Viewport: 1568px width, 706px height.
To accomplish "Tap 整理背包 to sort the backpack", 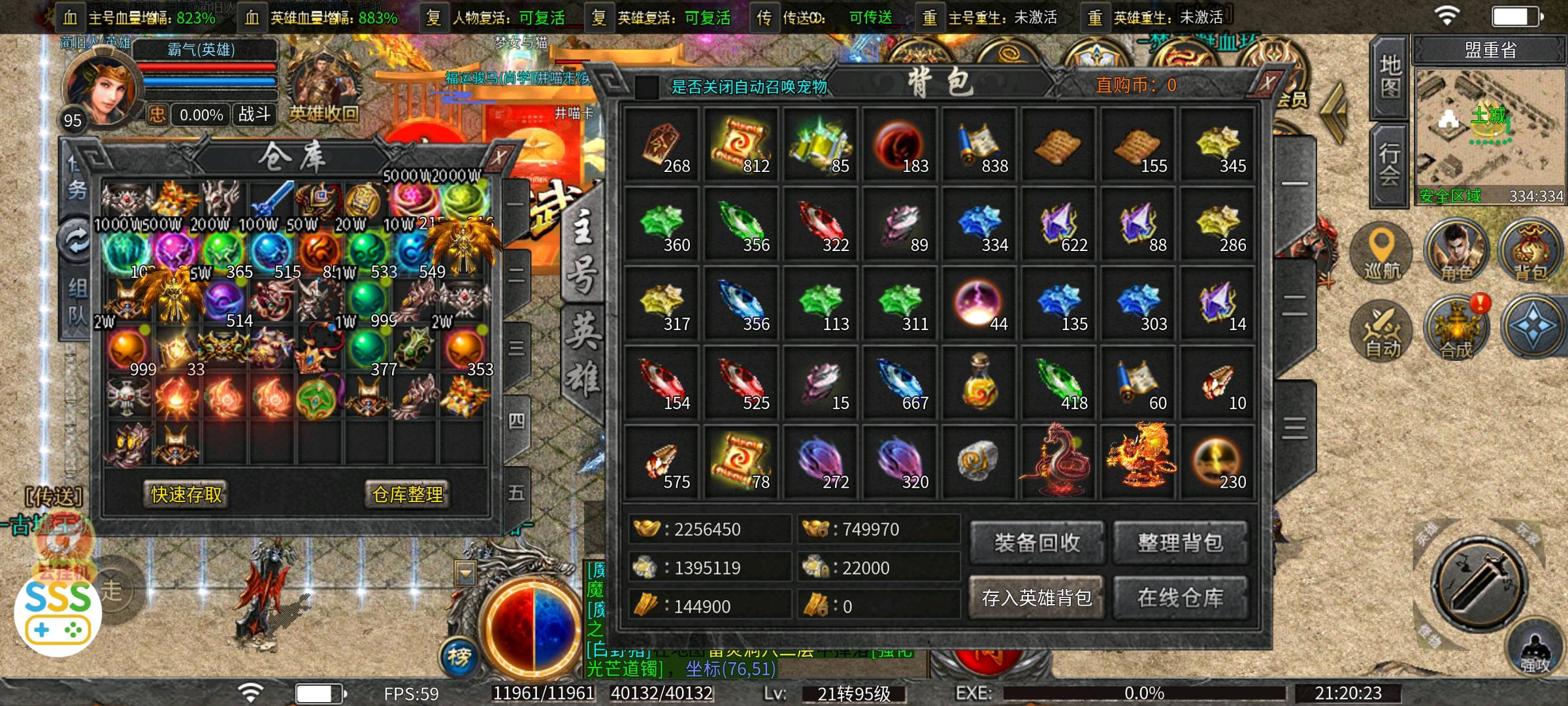I will 1180,543.
